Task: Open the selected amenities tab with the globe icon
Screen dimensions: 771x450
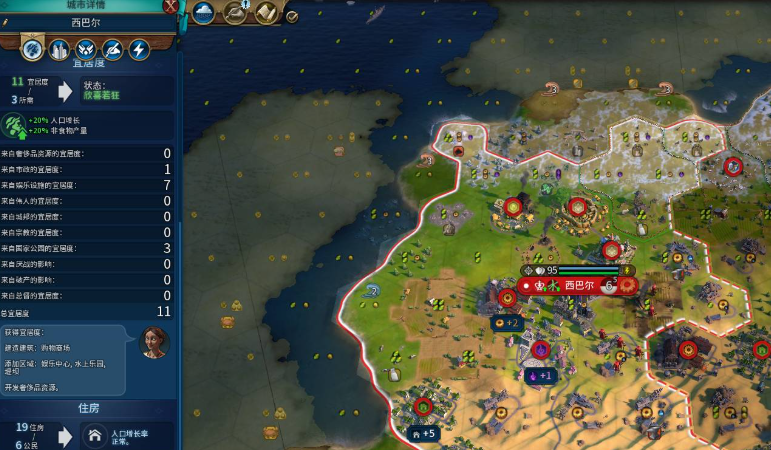Action: coord(31,48)
